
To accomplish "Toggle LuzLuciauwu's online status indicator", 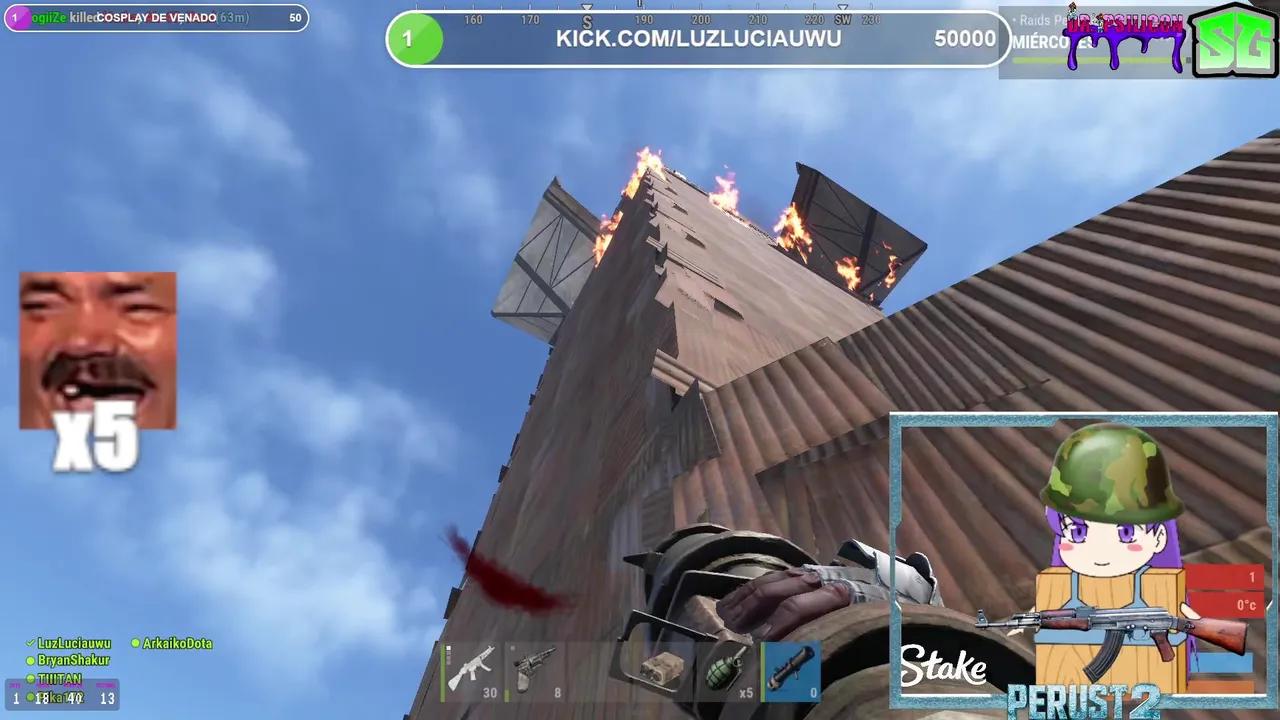I will coord(31,643).
